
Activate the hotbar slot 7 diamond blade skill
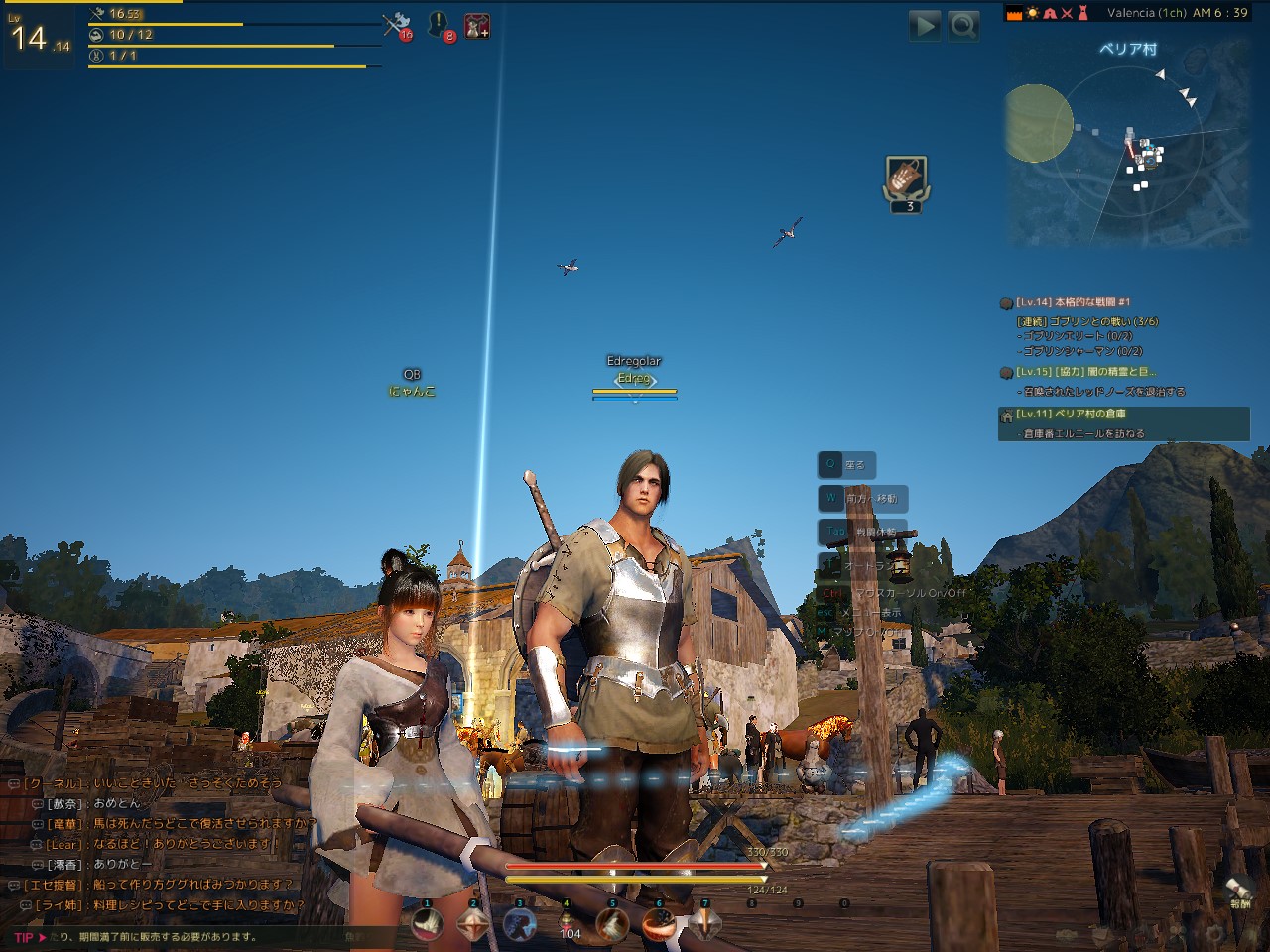[705, 924]
